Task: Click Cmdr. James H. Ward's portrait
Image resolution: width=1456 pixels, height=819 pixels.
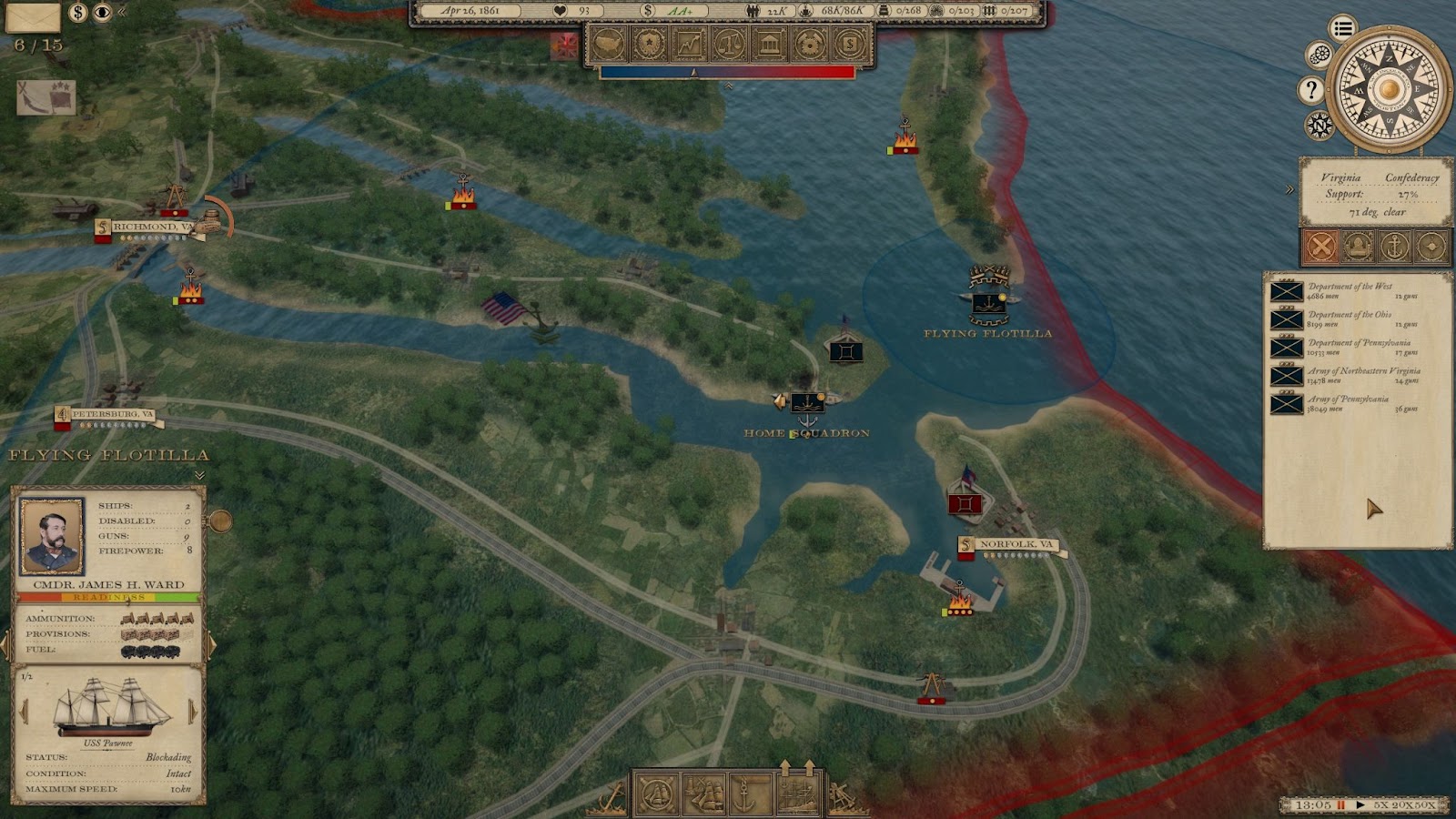Action: (x=52, y=536)
